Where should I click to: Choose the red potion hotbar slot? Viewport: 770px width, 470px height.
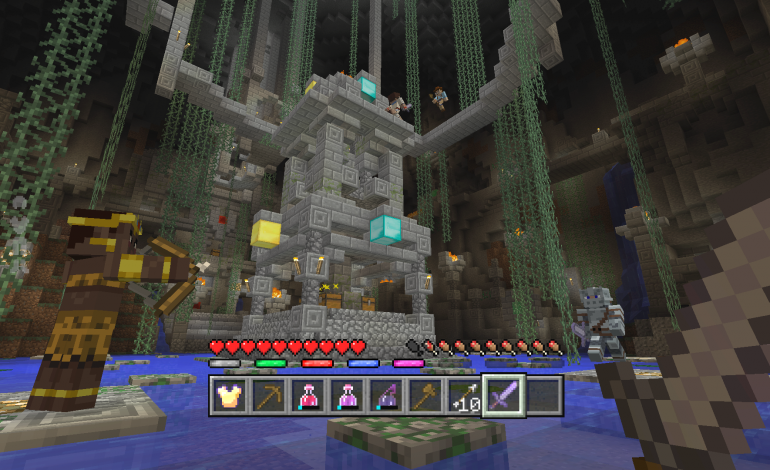coord(307,396)
